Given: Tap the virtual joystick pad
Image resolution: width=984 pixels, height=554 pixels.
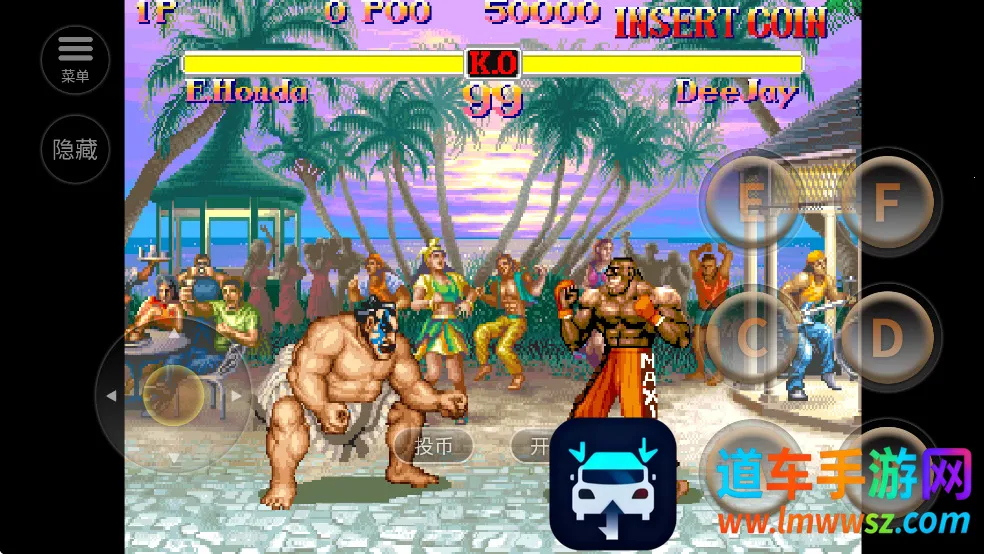Looking at the screenshot, I should [x=173, y=395].
